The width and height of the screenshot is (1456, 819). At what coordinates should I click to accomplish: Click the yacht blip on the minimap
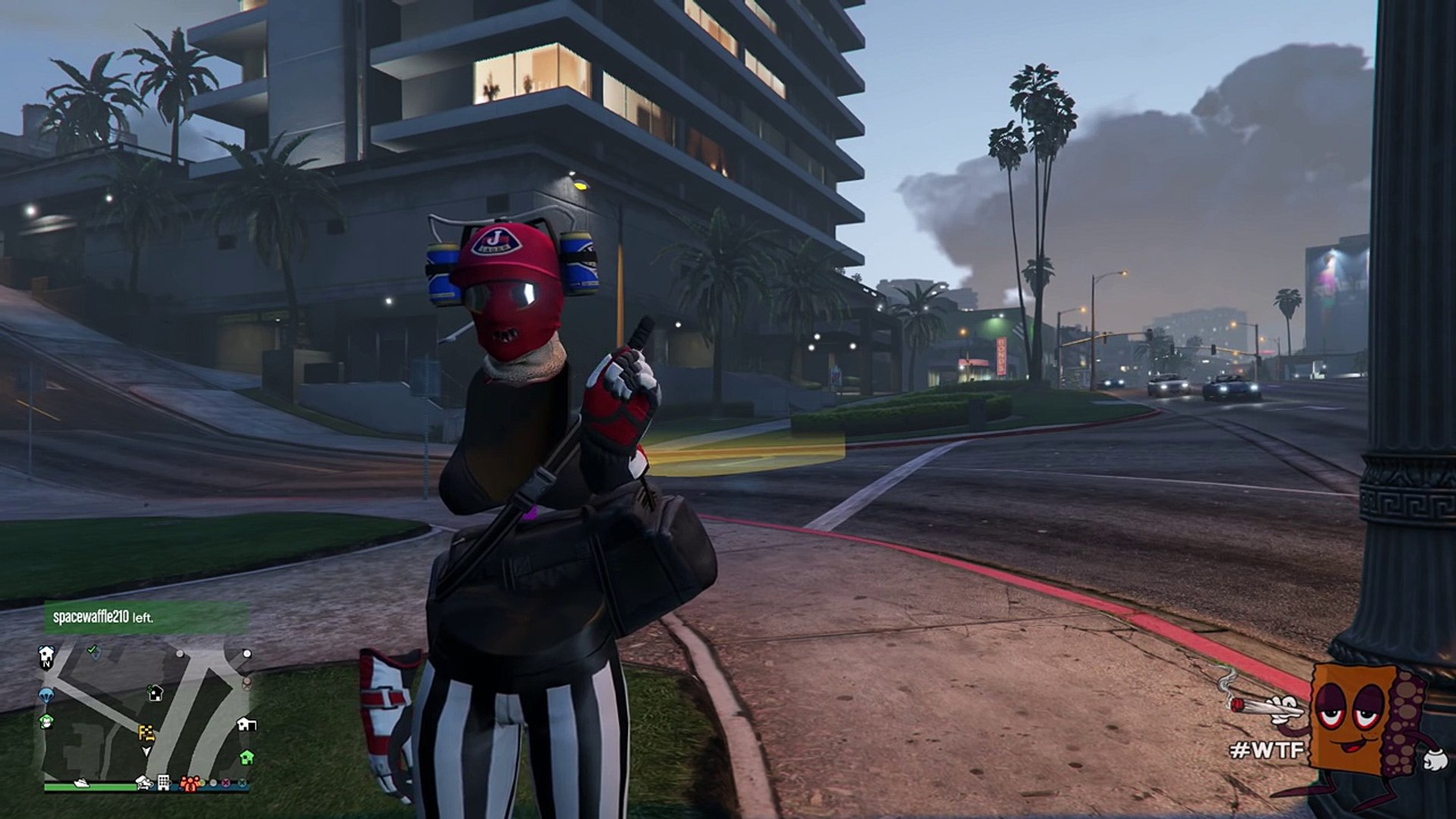tap(81, 782)
